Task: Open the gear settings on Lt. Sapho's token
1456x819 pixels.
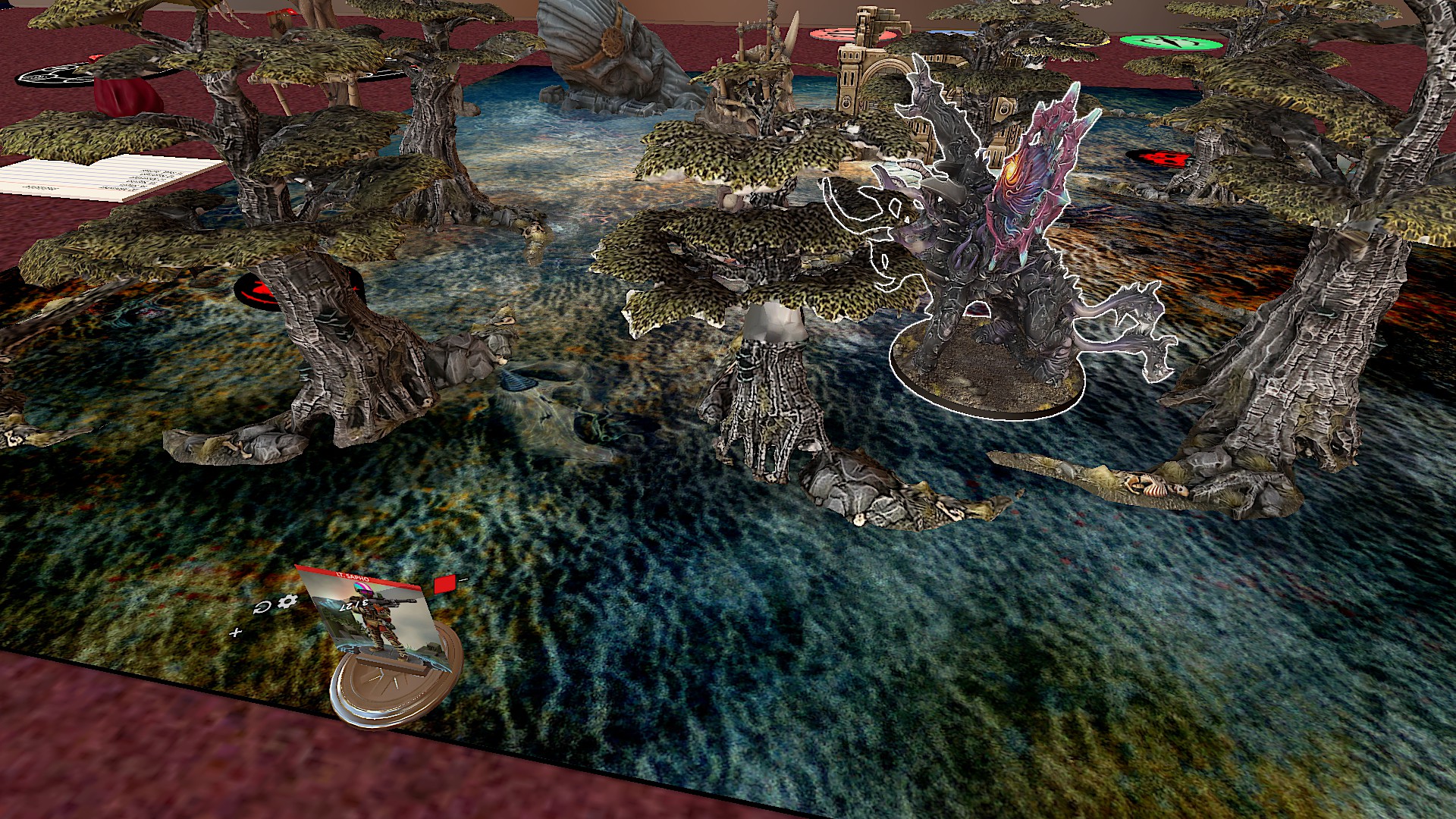Action: pos(287,601)
